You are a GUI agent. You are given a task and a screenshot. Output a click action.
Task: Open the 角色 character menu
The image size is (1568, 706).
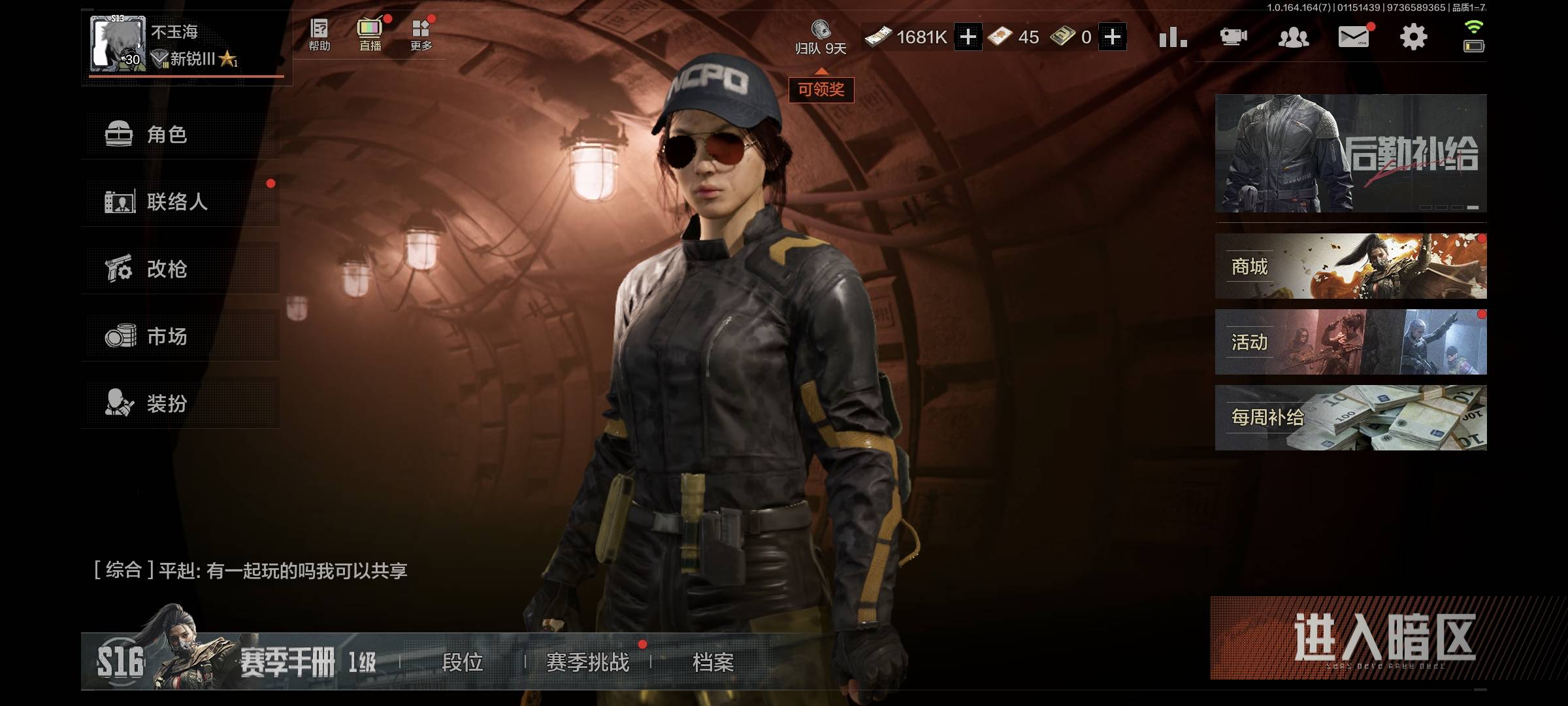pos(180,135)
